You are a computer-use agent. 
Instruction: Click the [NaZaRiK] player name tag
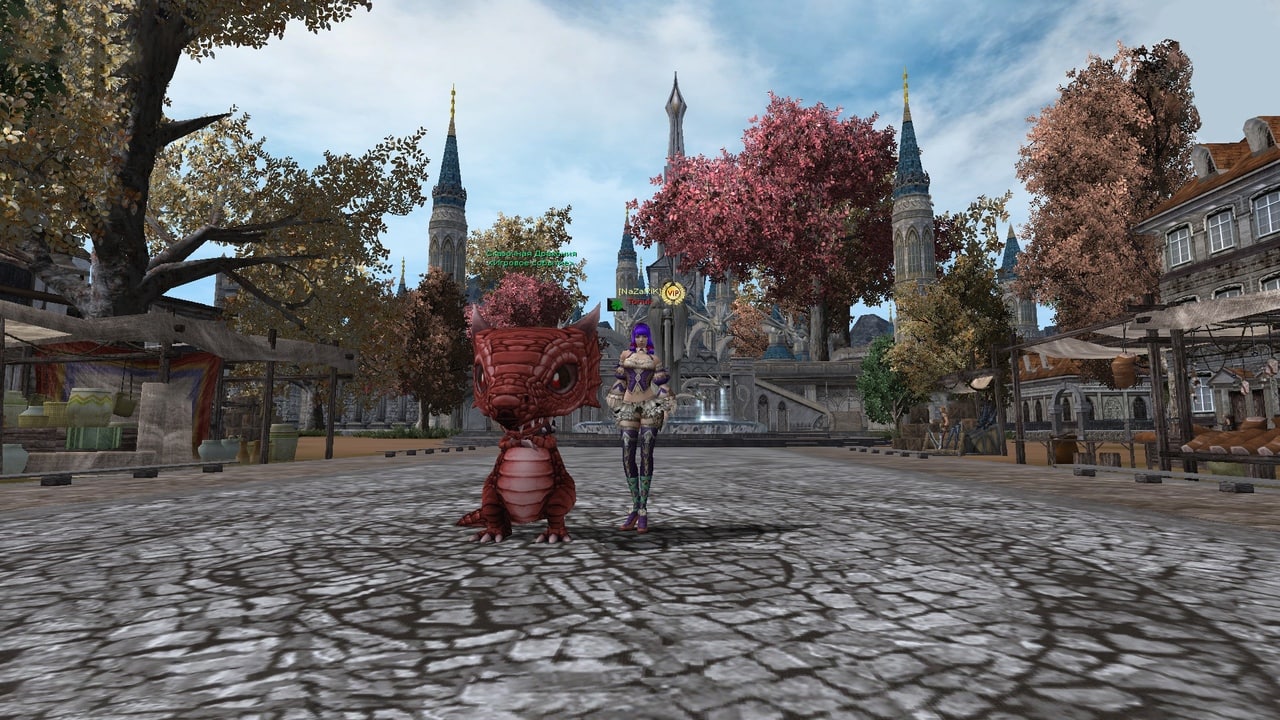point(638,291)
